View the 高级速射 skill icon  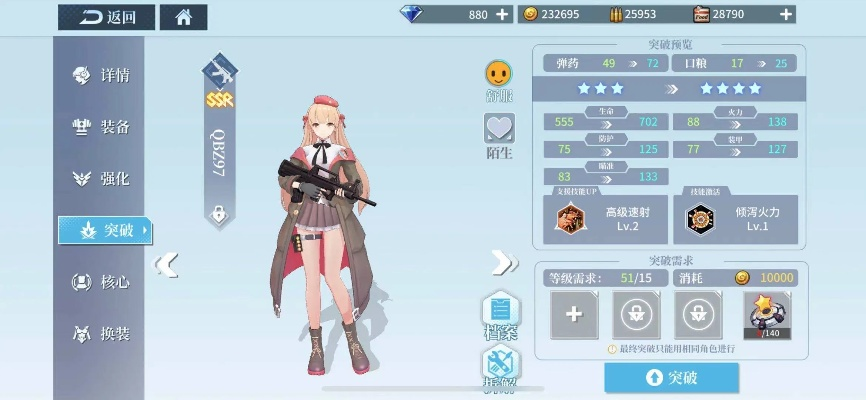point(571,218)
